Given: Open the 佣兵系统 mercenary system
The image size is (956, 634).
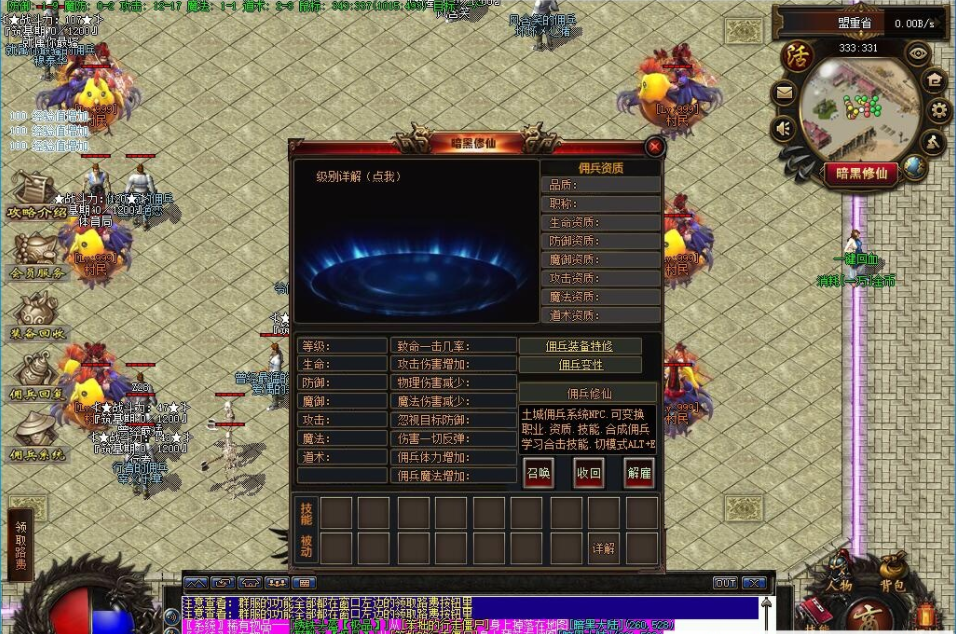Looking at the screenshot, I should [37, 437].
